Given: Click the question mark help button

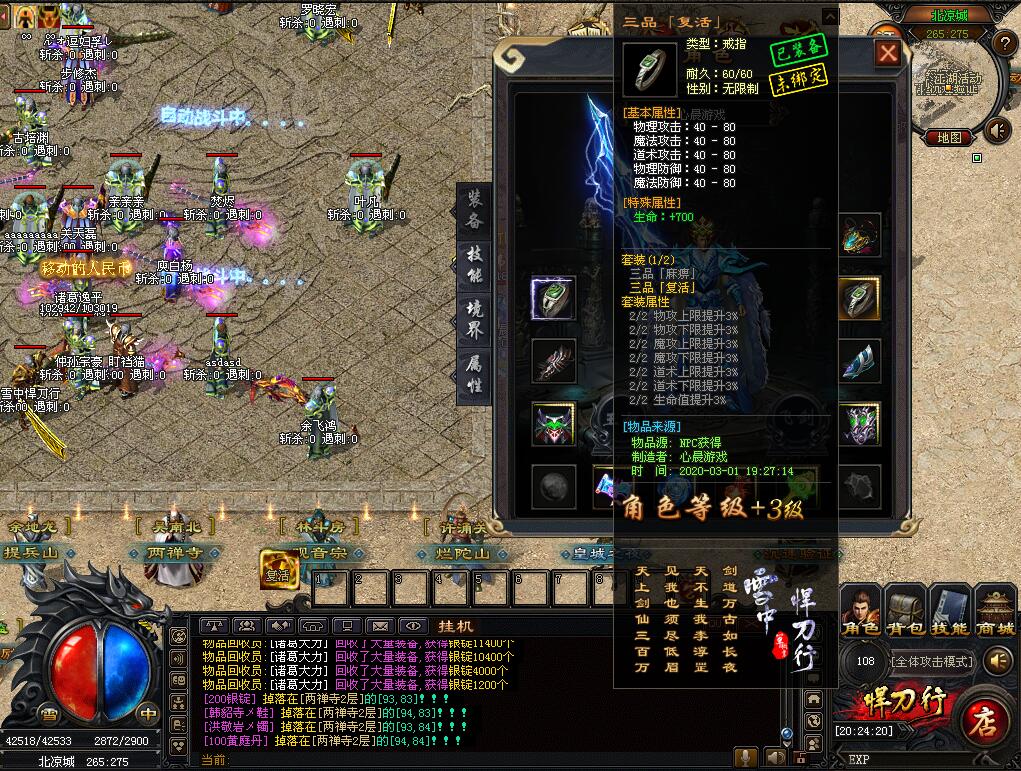Looking at the screenshot, I should tap(1005, 43).
